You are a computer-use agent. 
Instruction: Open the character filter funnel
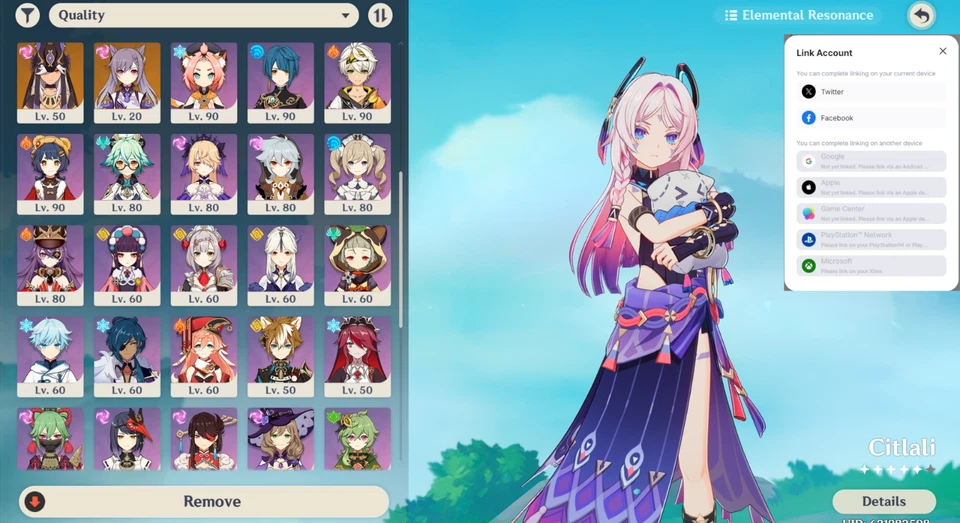tap(28, 15)
